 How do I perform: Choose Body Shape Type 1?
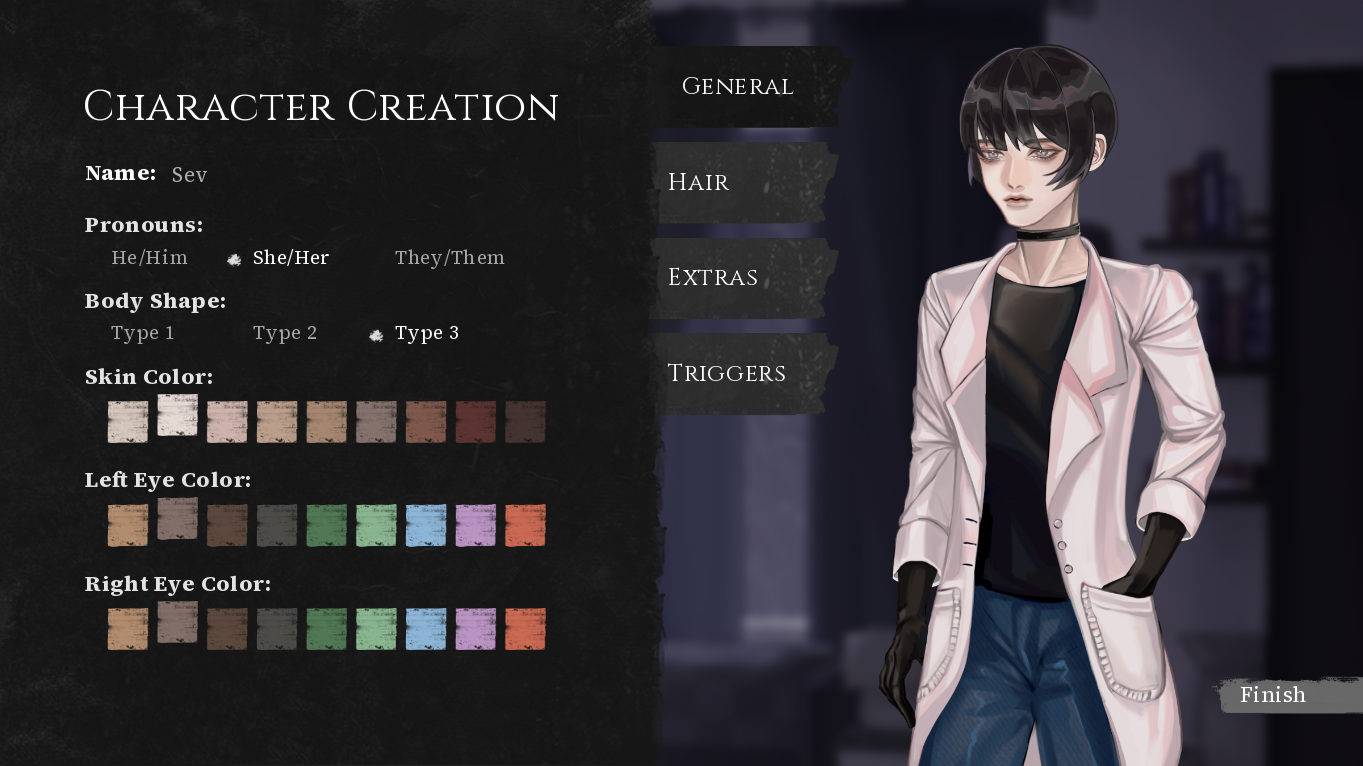[143, 333]
